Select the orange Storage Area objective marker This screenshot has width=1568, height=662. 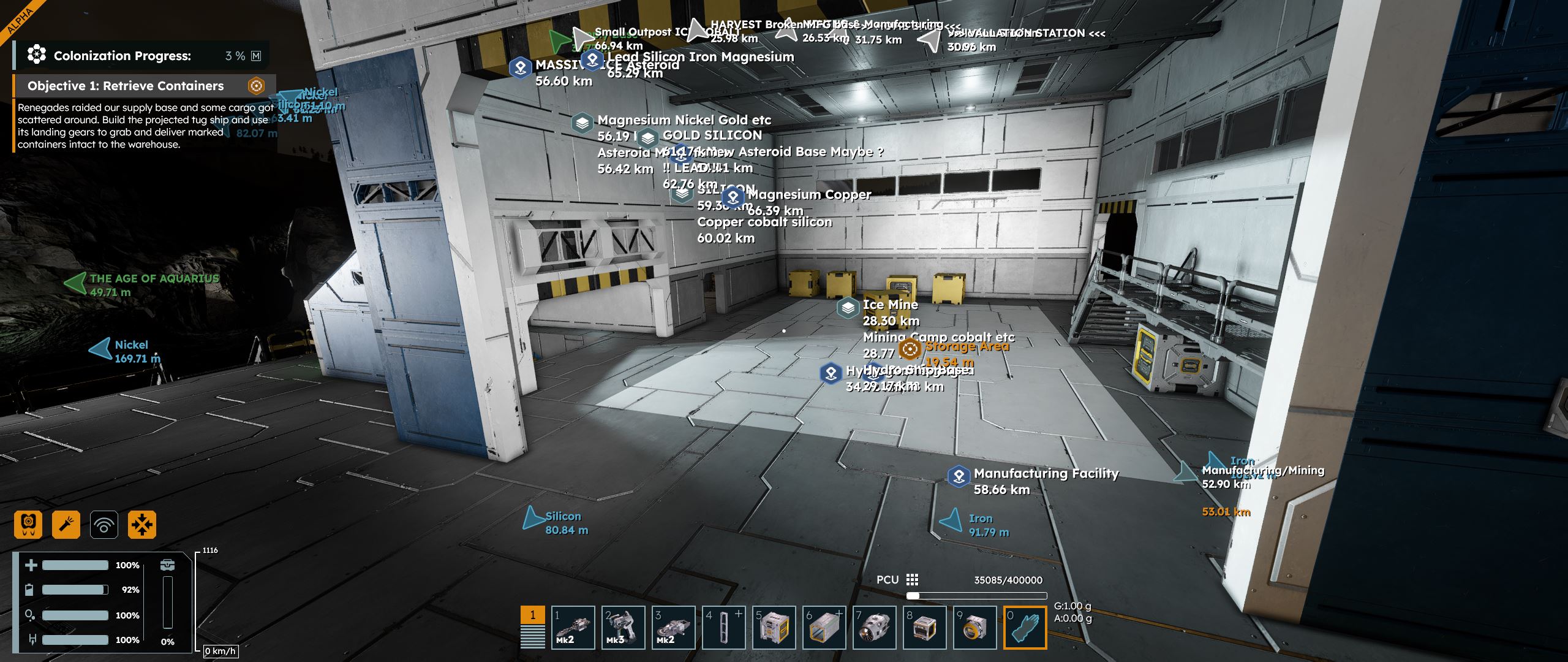[910, 349]
